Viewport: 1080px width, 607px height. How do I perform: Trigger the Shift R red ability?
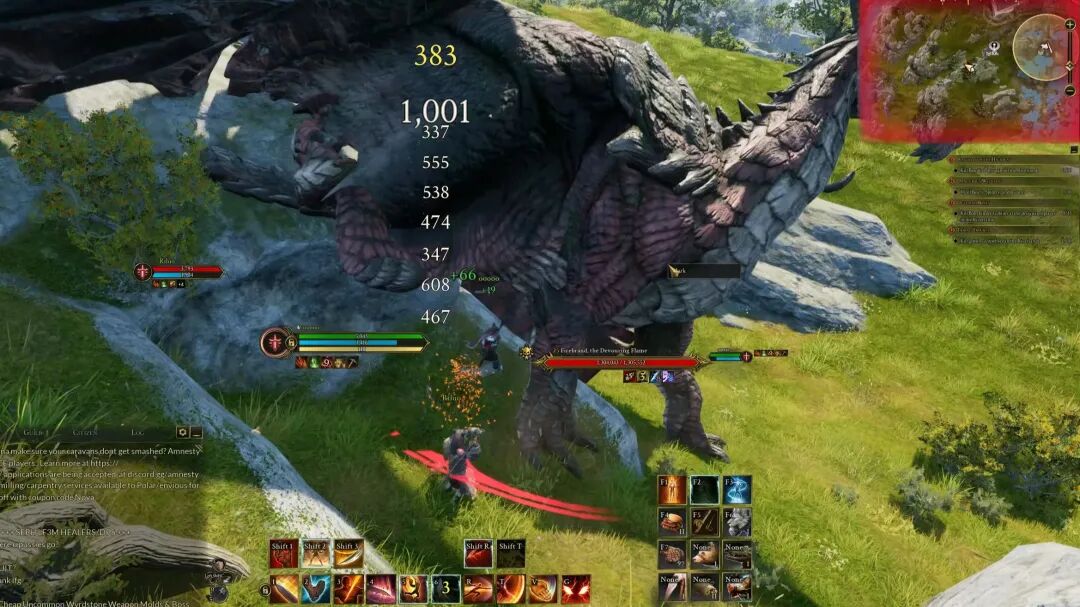click(478, 554)
